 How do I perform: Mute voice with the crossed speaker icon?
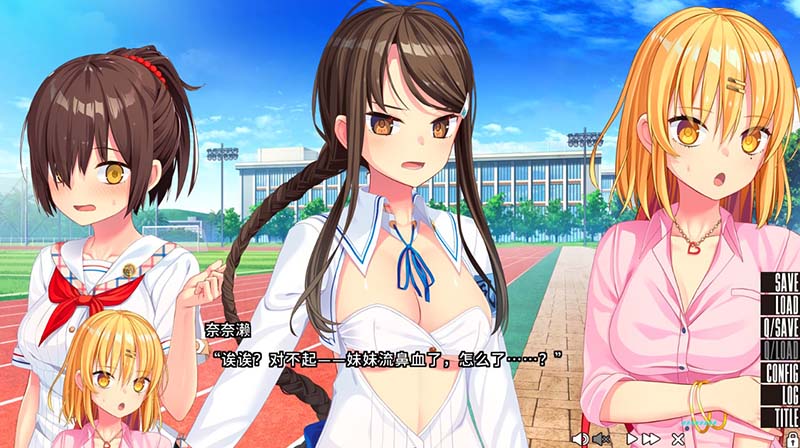click(600, 438)
